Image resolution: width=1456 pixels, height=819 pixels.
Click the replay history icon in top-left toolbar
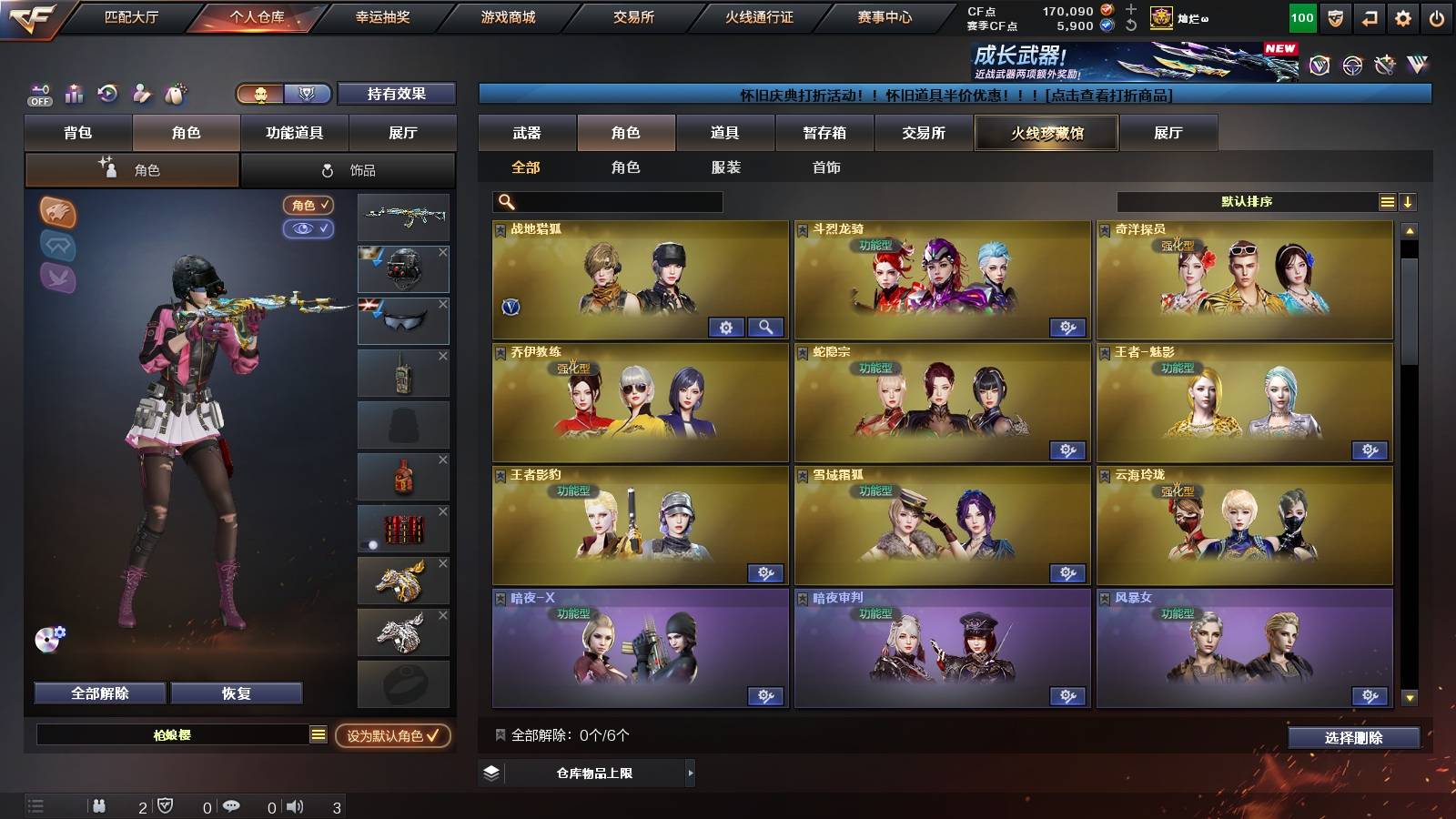[x=106, y=94]
